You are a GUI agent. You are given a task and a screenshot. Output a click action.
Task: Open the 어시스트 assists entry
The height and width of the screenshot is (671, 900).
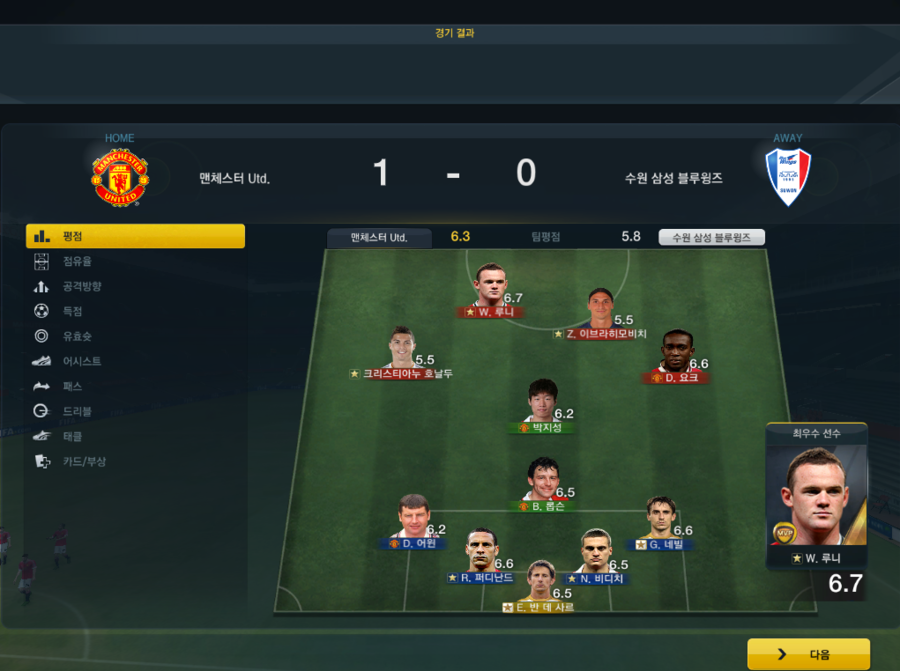click(x=80, y=361)
